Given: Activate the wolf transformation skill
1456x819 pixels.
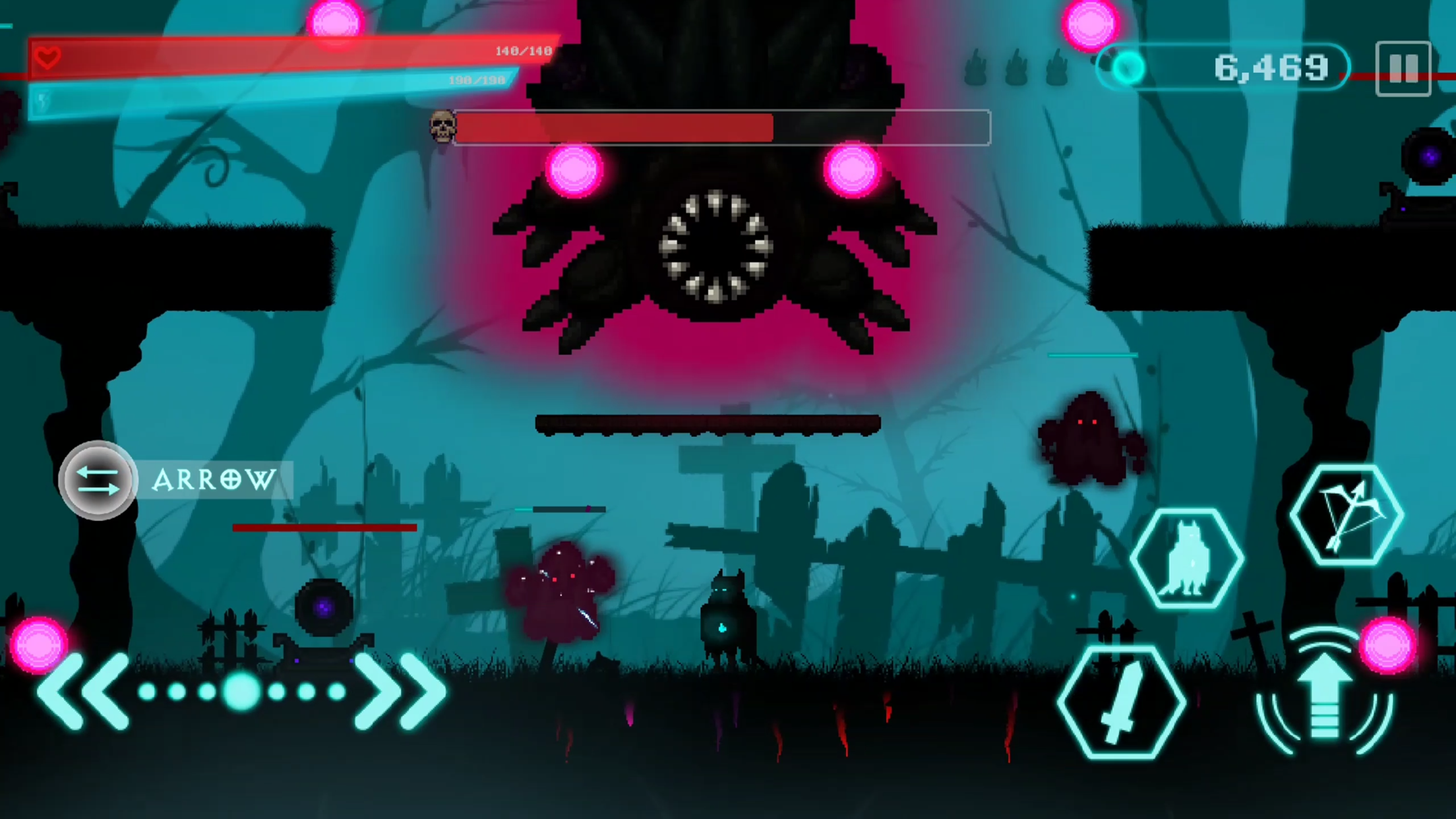Looking at the screenshot, I should tap(1187, 559).
